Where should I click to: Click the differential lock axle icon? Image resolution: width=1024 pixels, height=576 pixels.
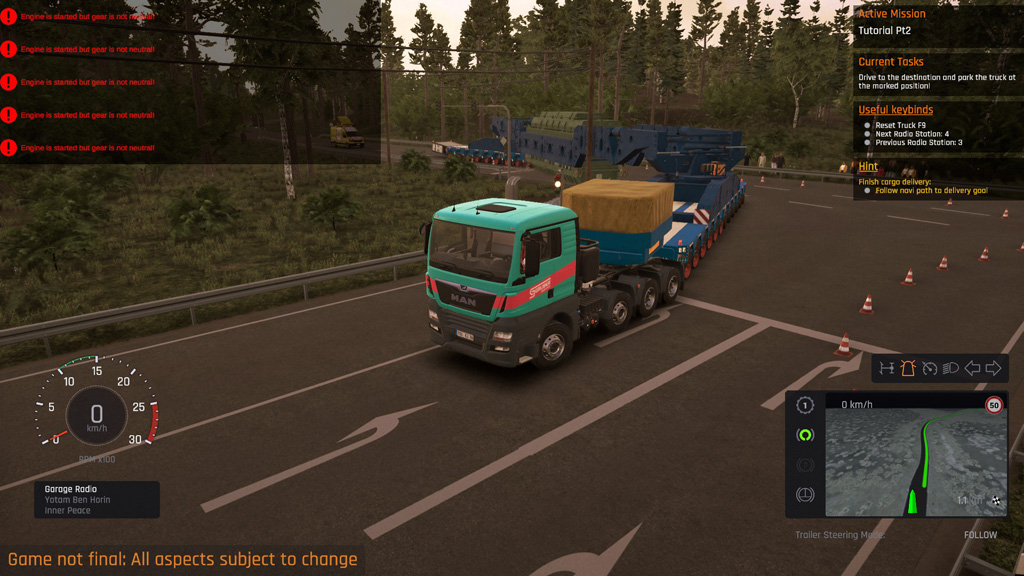pyautogui.click(x=886, y=368)
